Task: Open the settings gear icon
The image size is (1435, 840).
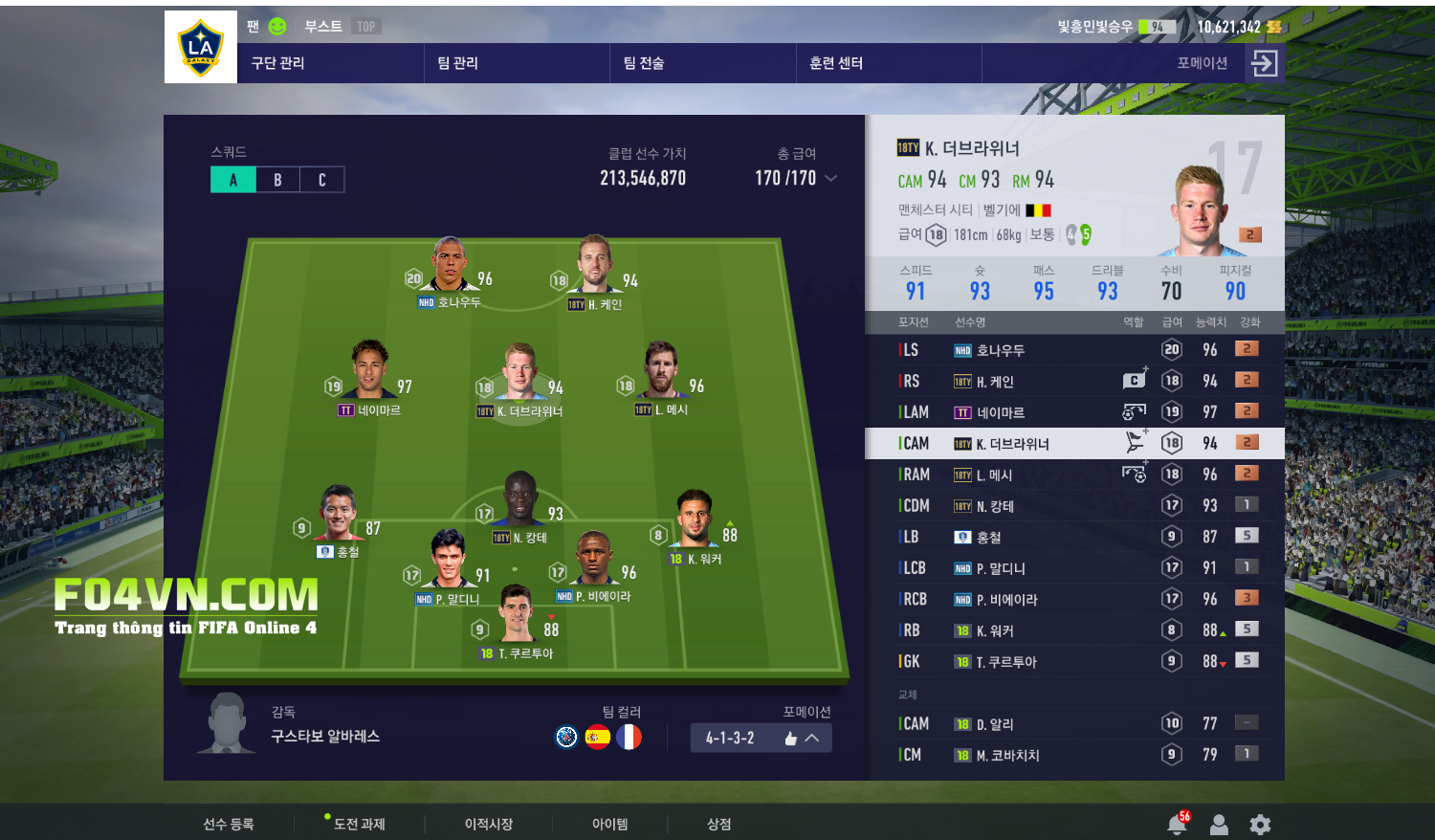Action: 1260,824
